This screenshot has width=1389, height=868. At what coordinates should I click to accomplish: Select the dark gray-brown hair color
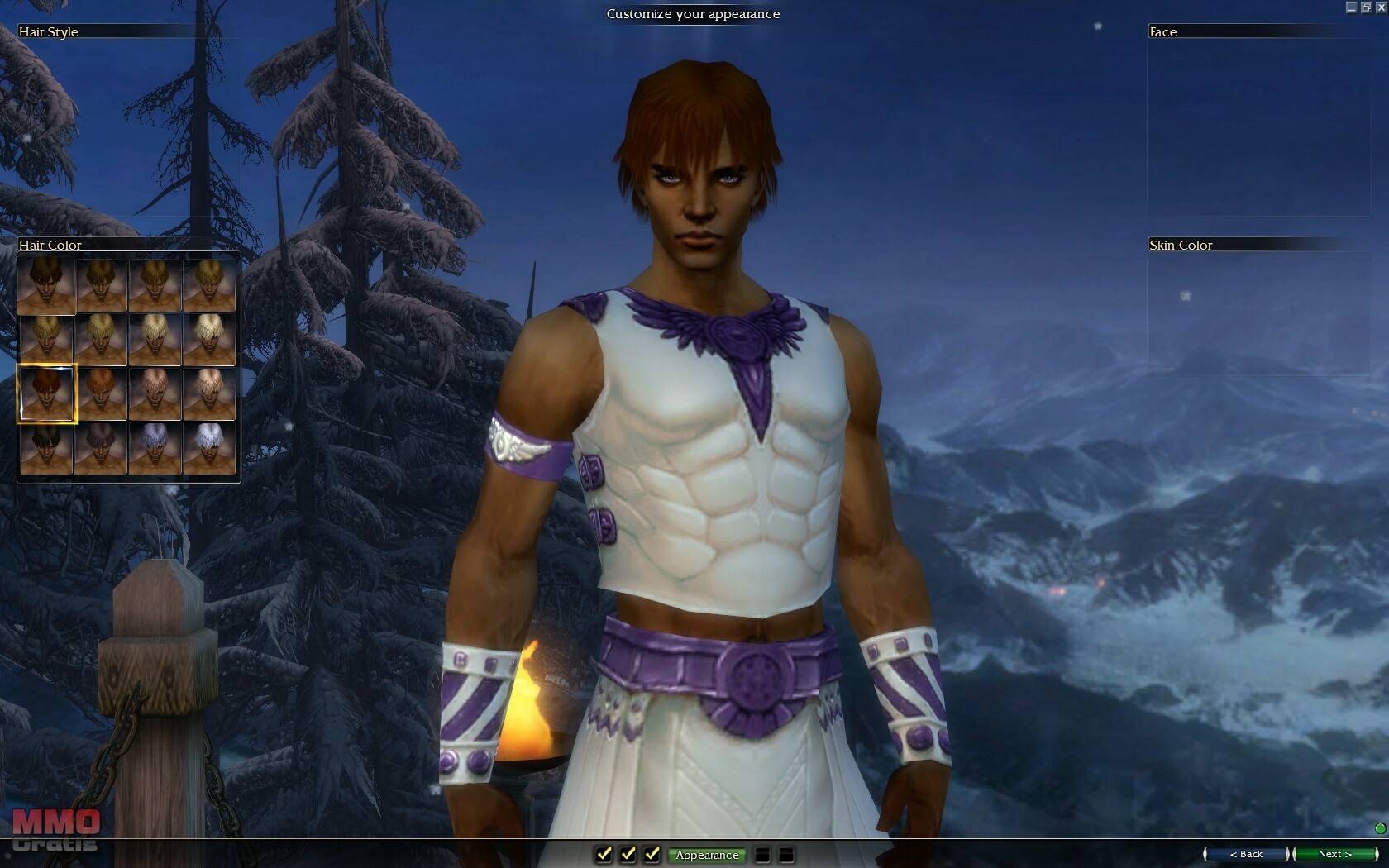pyautogui.click(x=101, y=447)
